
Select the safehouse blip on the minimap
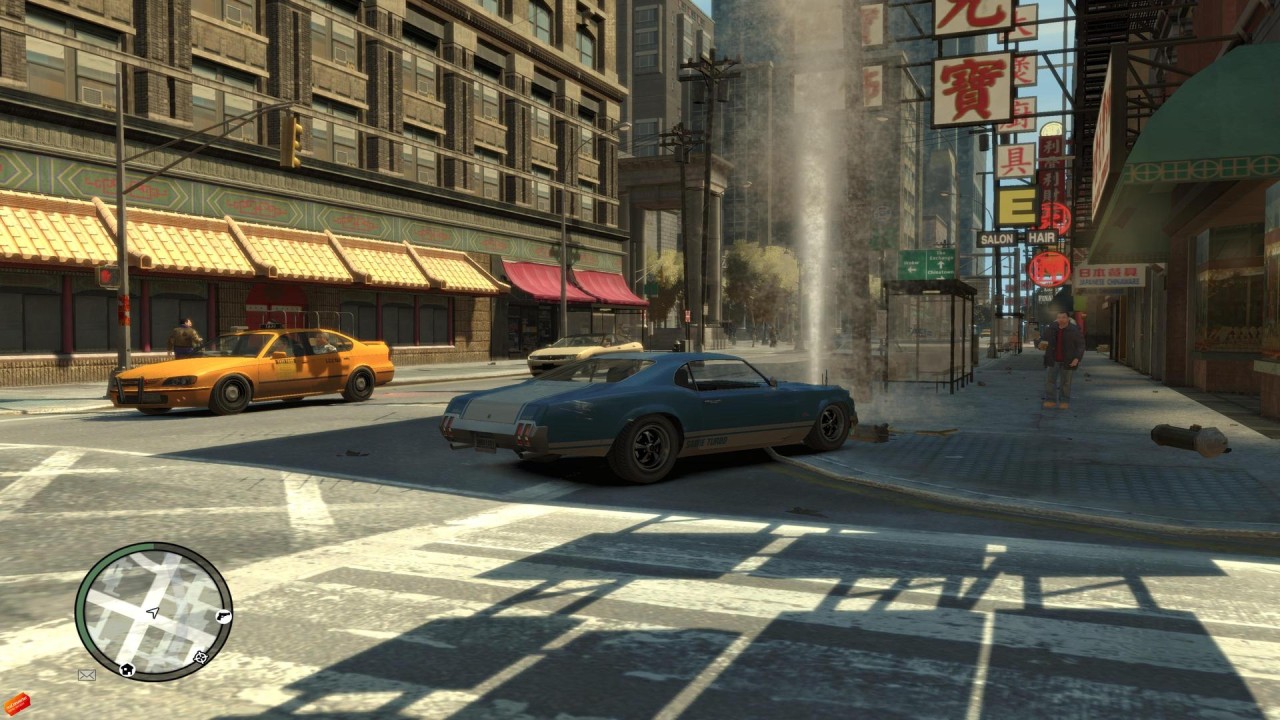click(x=128, y=668)
